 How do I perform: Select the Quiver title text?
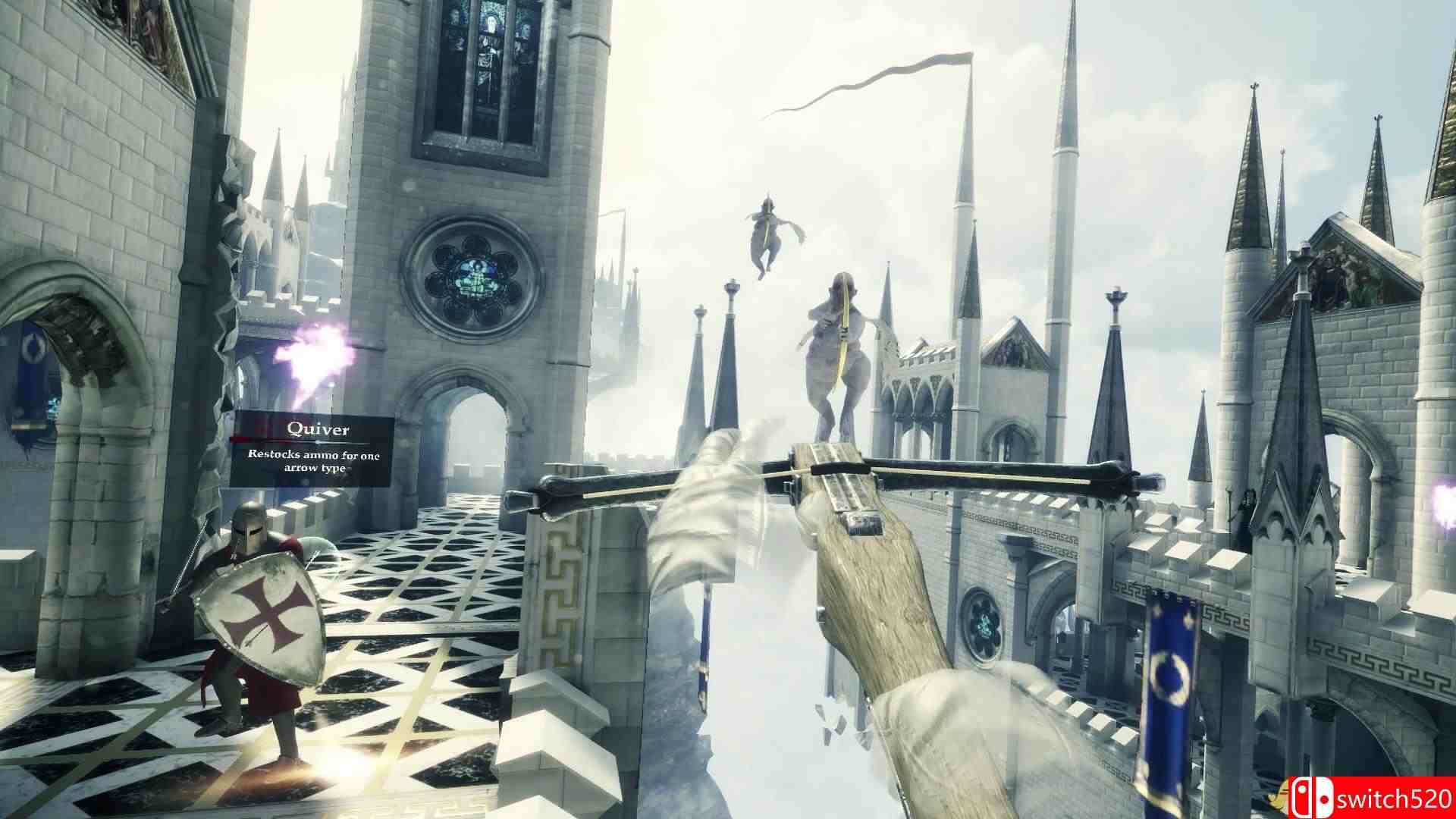(317, 429)
